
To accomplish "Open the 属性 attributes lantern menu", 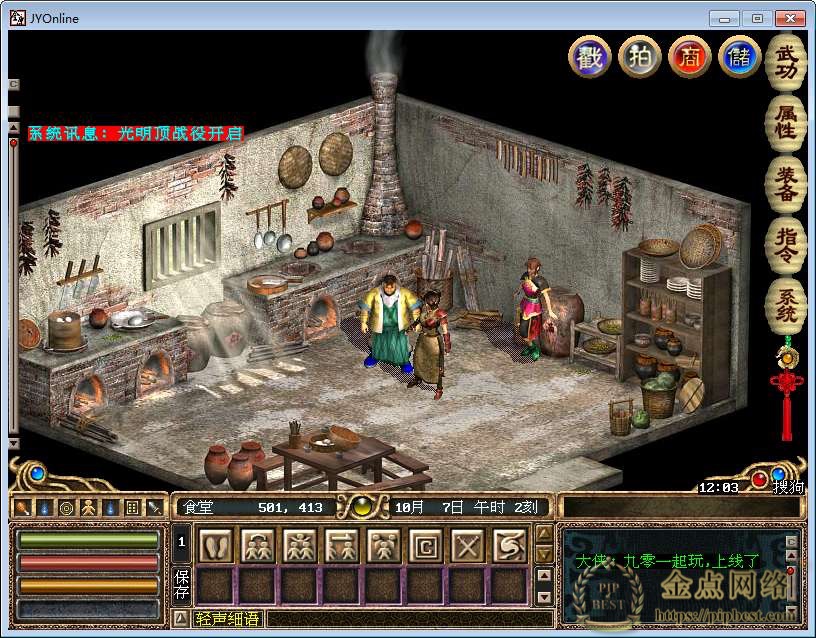I will click(x=786, y=121).
